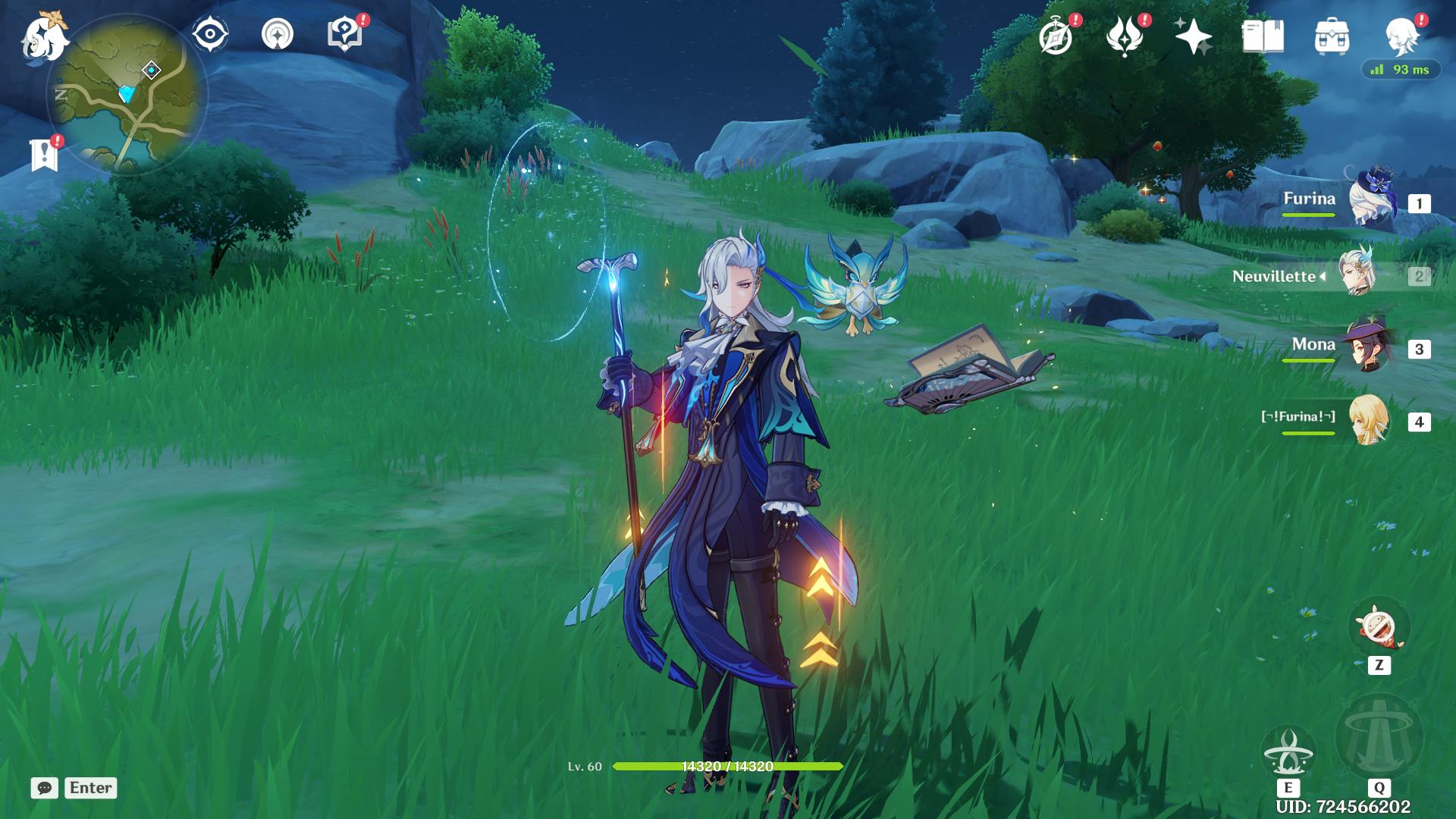
Task: Open the character screen icon
Action: (1401, 36)
